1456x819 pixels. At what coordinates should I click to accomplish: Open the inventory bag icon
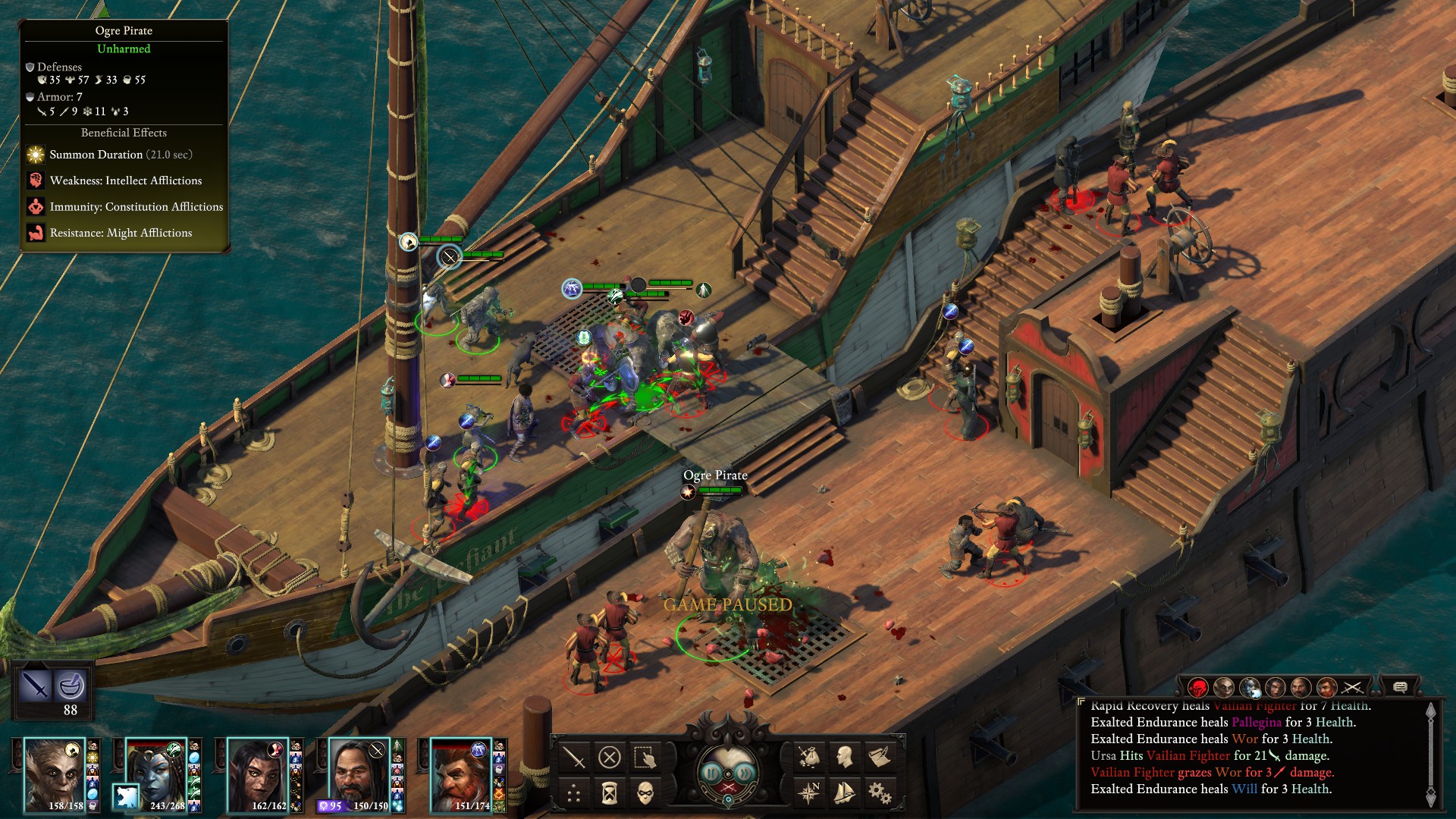pyautogui.click(x=808, y=757)
